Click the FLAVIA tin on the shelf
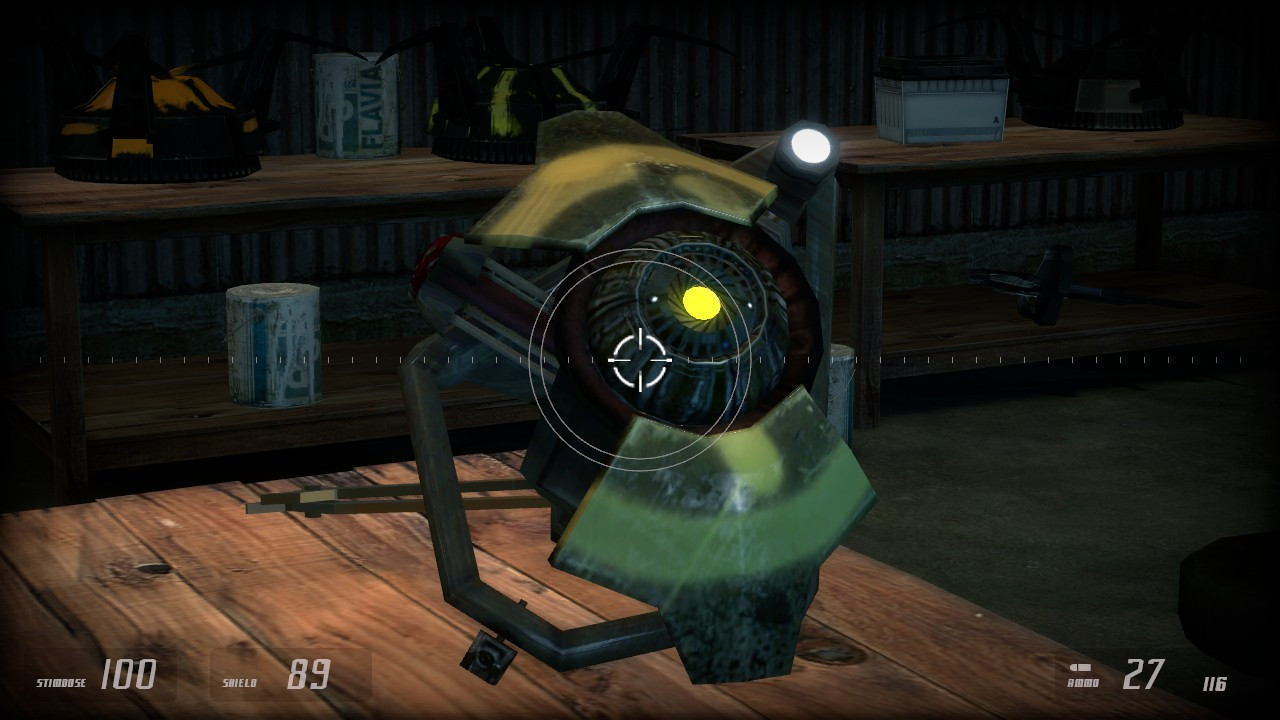The width and height of the screenshot is (1280, 720). (x=355, y=105)
